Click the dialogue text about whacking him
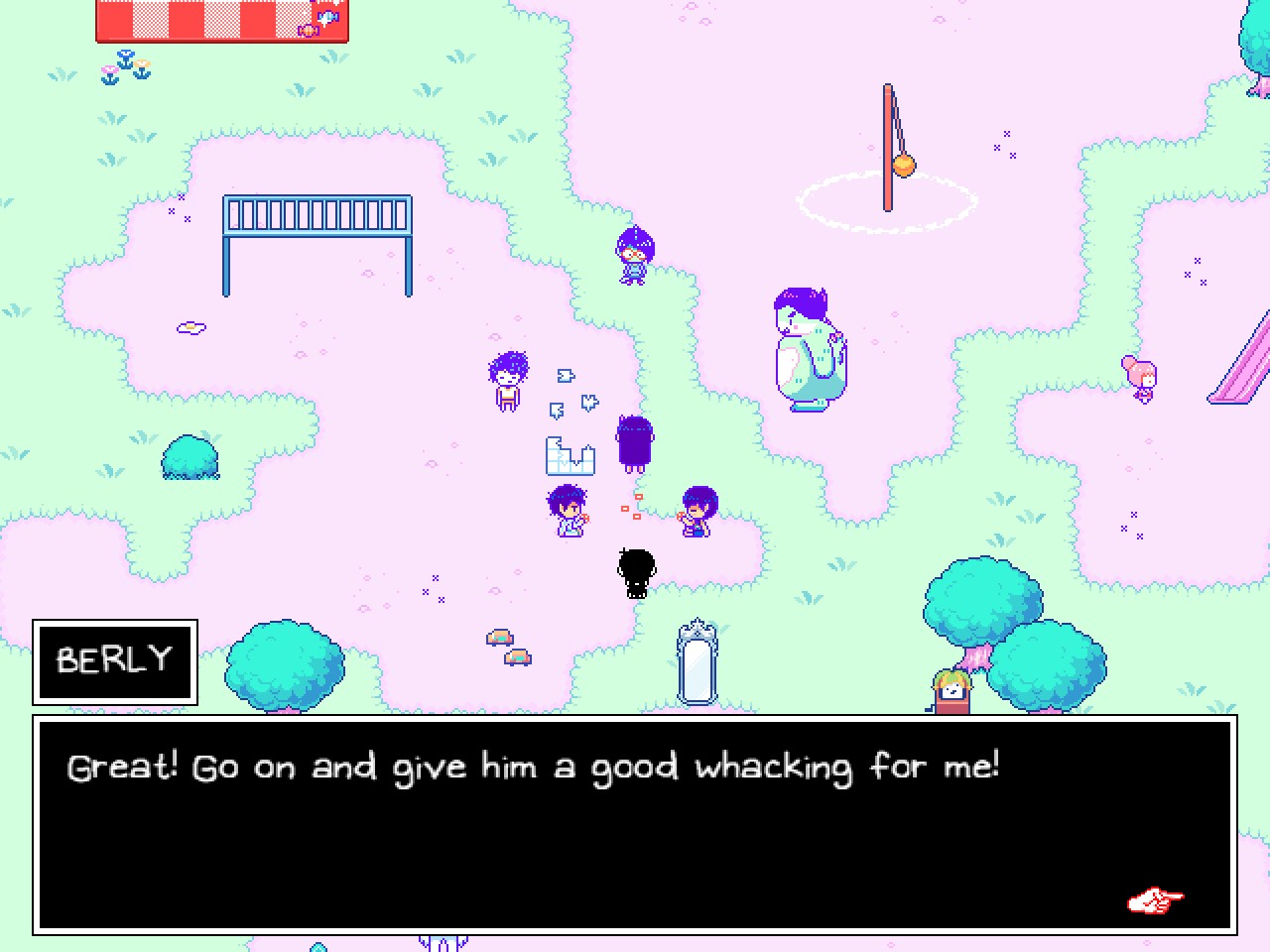Viewport: 1270px width, 952px height. click(x=534, y=766)
